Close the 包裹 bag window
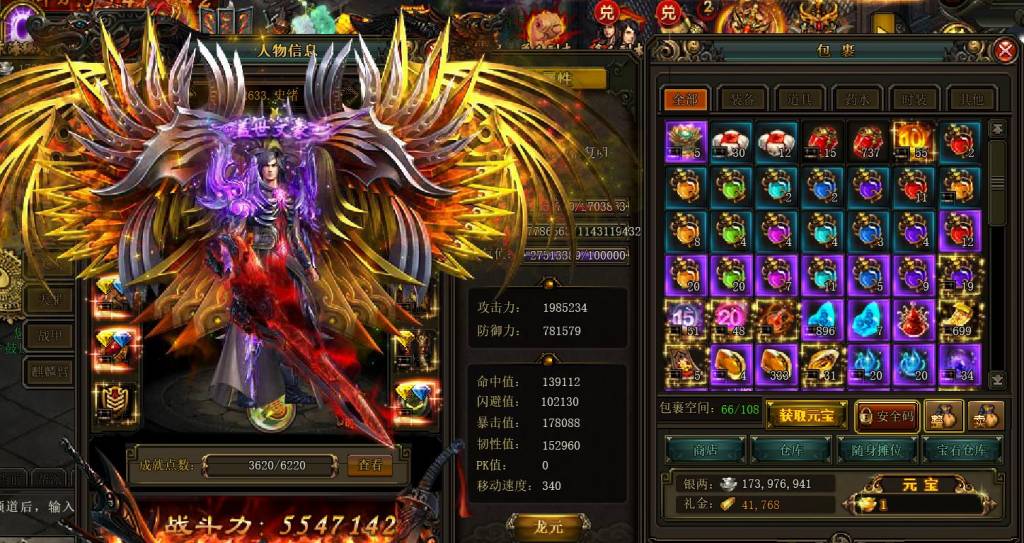The width and height of the screenshot is (1024, 543). pyautogui.click(x=1006, y=51)
